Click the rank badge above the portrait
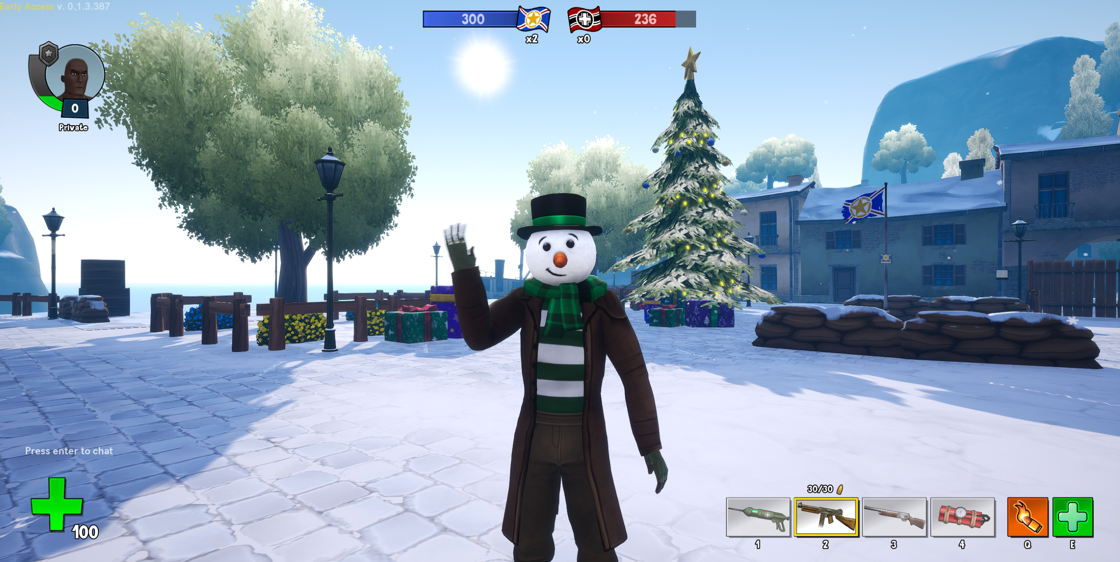This screenshot has height=562, width=1120. coord(47,52)
